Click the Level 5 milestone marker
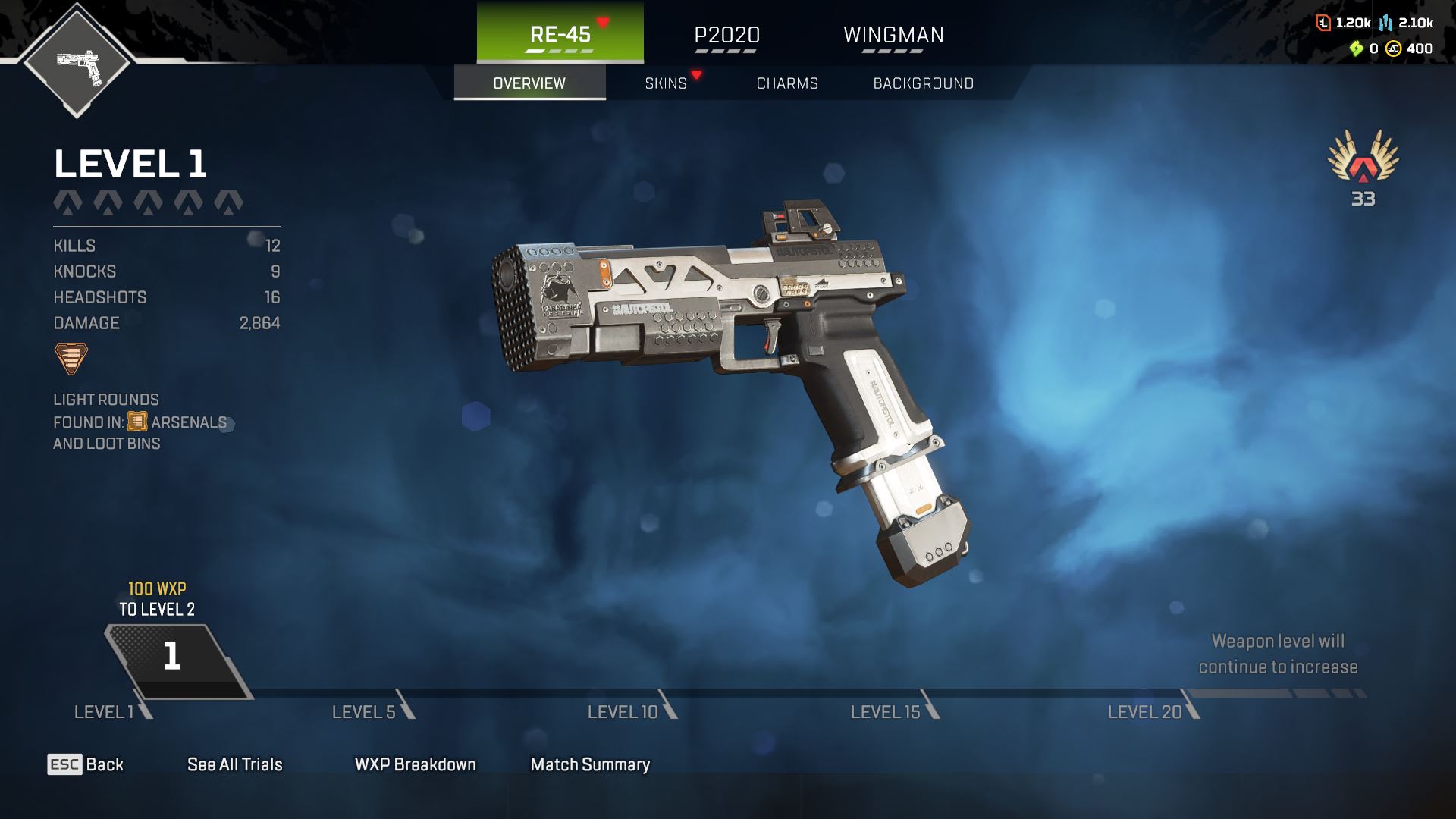 (x=372, y=711)
